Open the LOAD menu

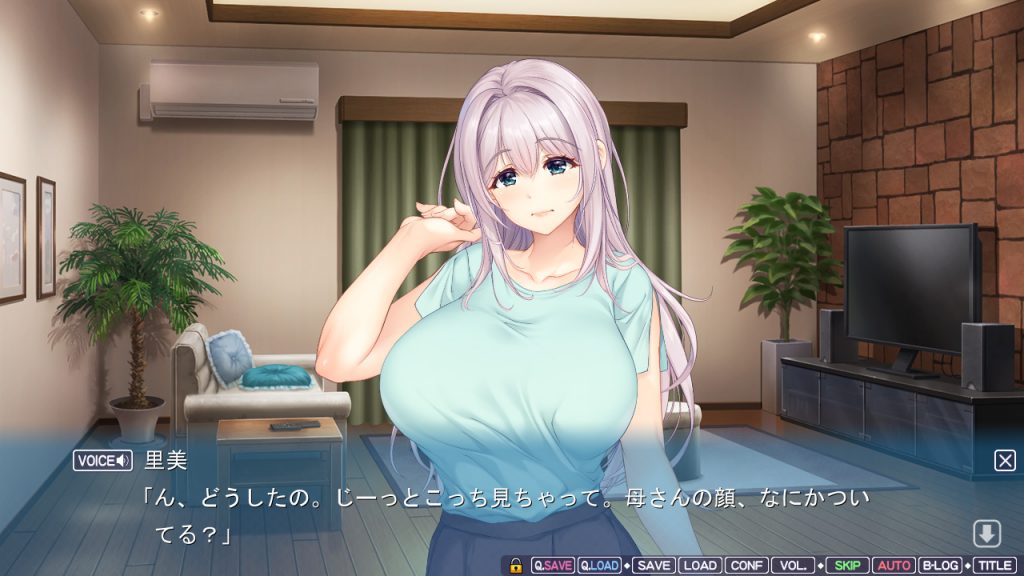[x=700, y=565]
